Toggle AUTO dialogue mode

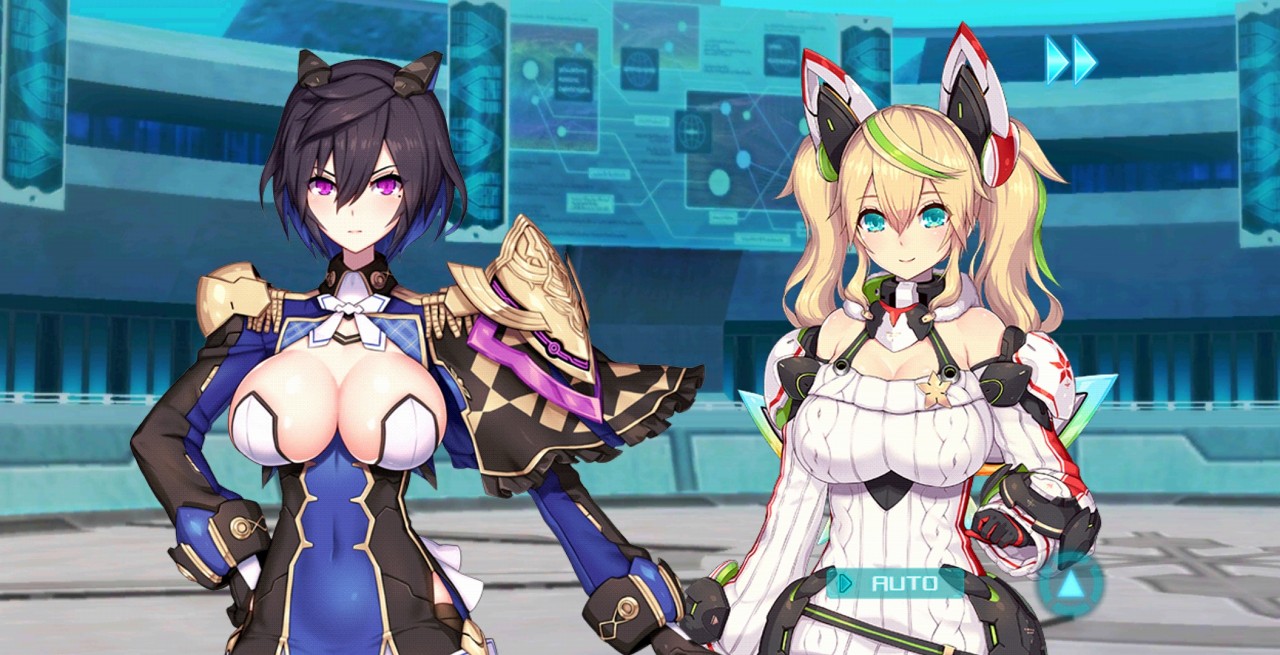pos(893,582)
